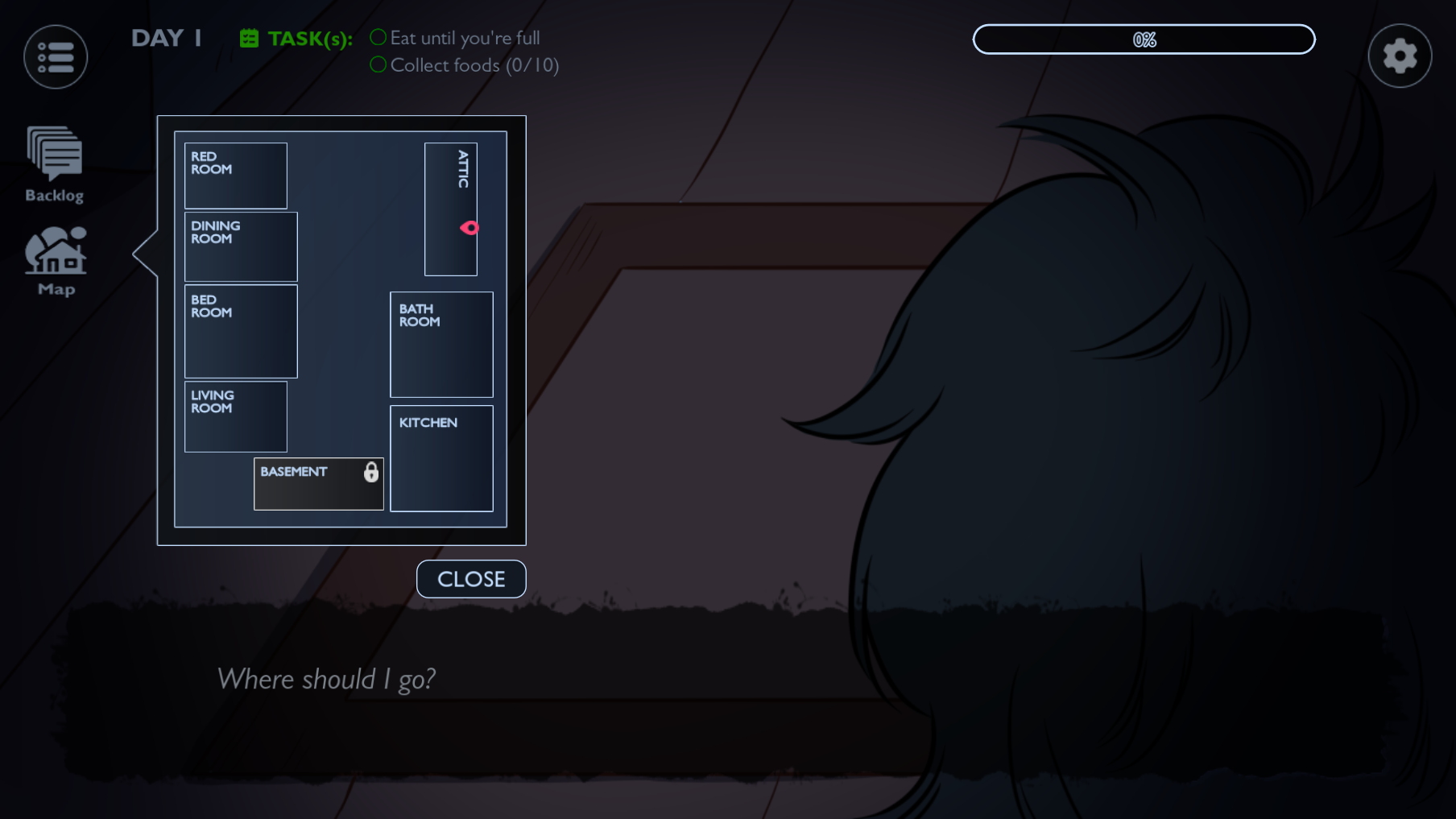Click the 0% progress bar
Viewport: 1456px width, 819px height.
[1144, 39]
